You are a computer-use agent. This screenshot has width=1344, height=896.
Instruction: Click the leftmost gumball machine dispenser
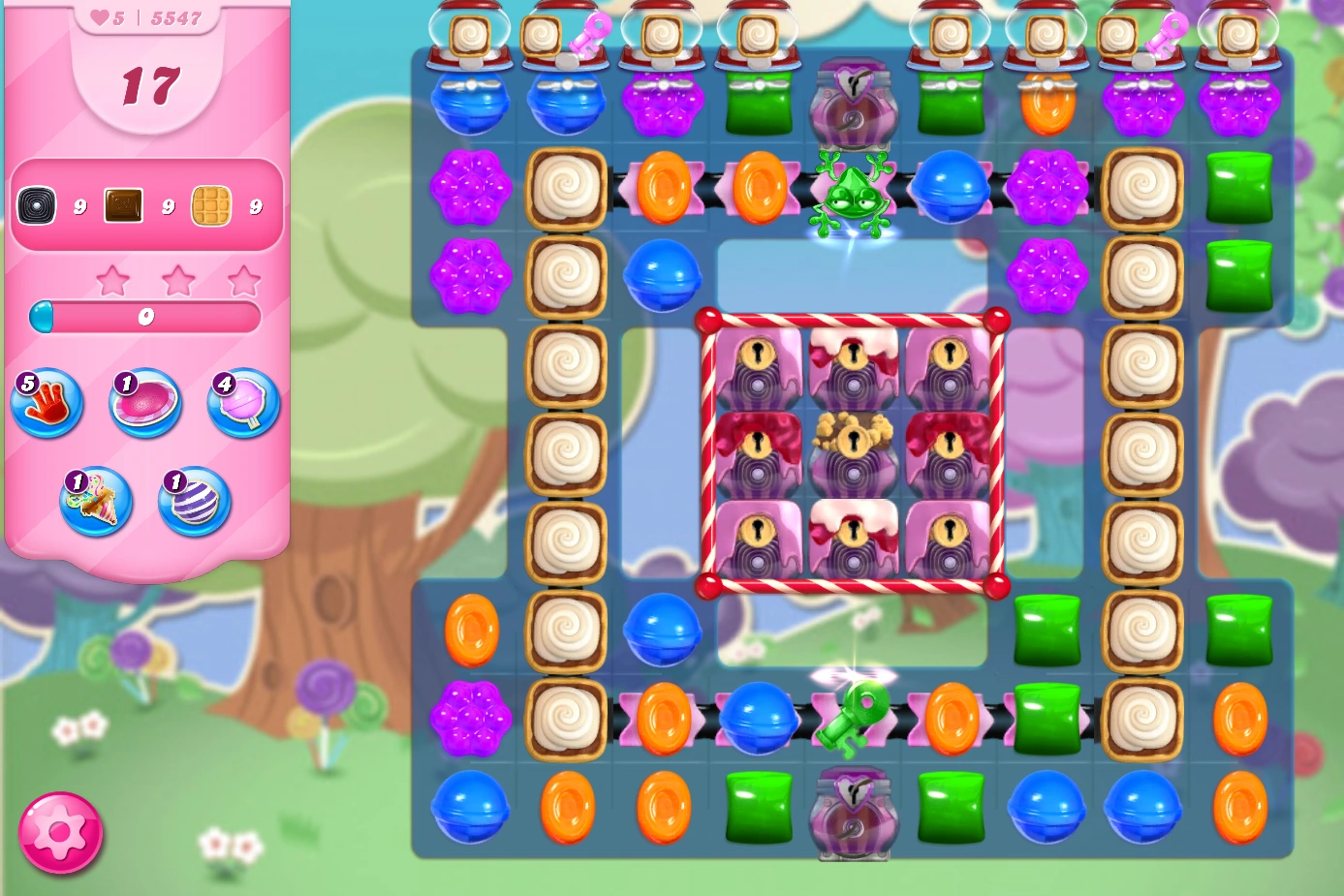pos(469,37)
